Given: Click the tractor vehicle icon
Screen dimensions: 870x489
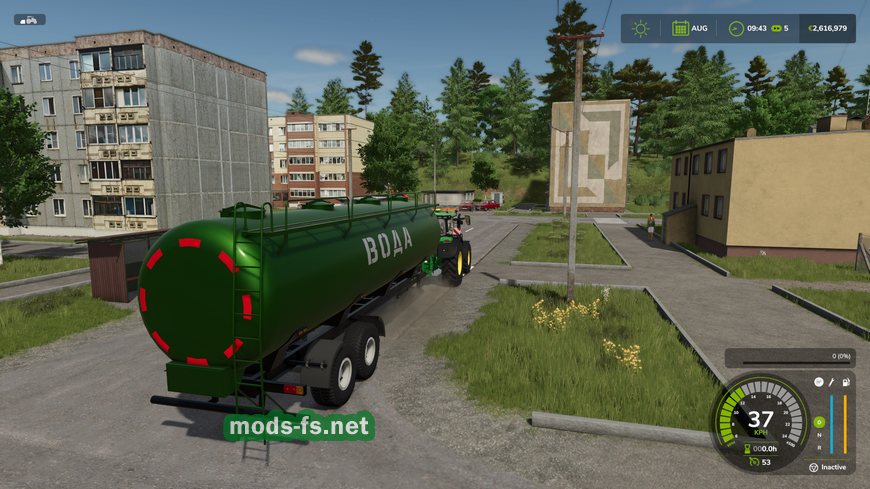Looking at the screenshot, I should click(29, 19).
